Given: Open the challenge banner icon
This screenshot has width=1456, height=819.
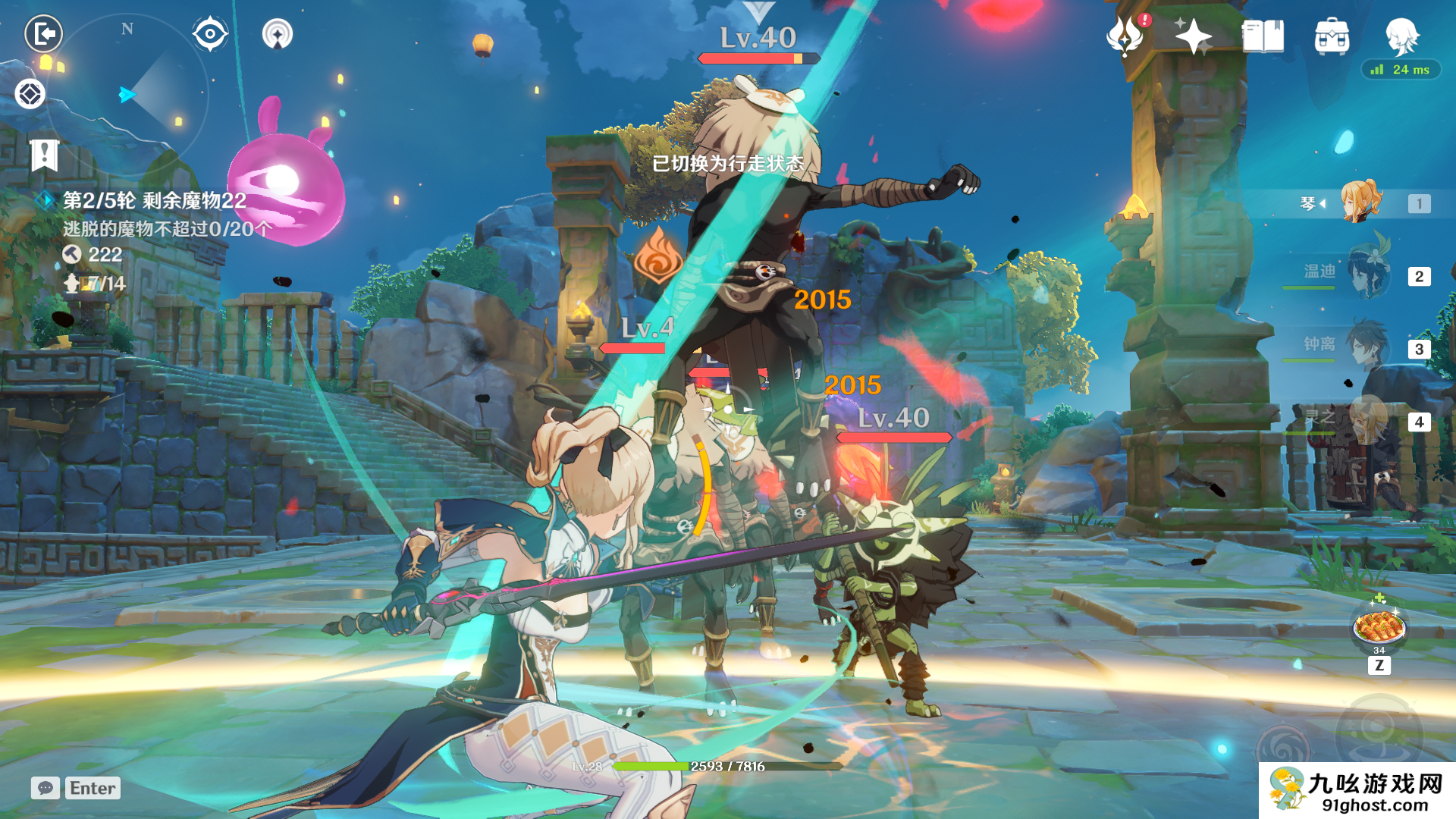Looking at the screenshot, I should pyautogui.click(x=44, y=155).
